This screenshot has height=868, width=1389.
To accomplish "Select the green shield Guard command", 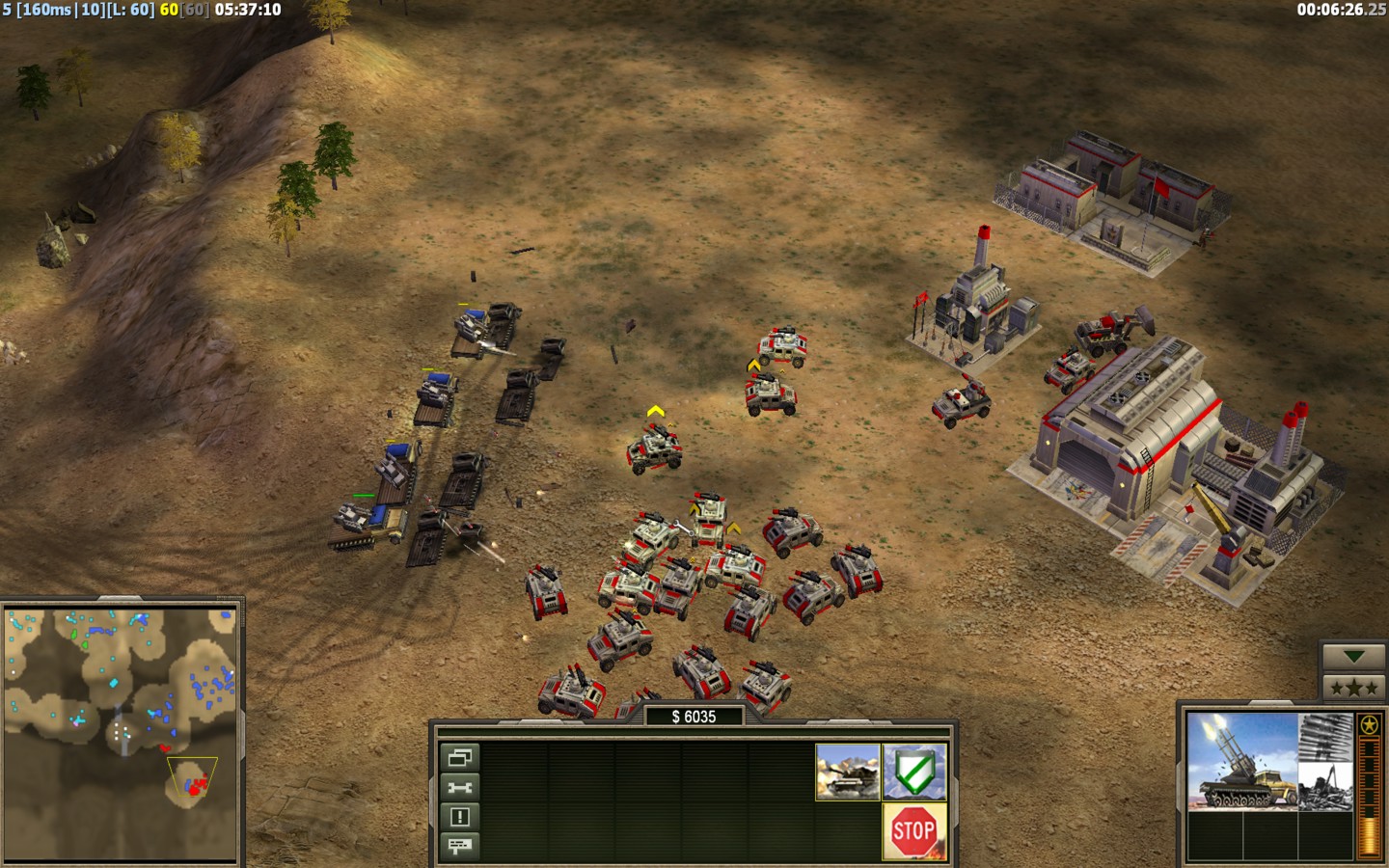I will 914,773.
